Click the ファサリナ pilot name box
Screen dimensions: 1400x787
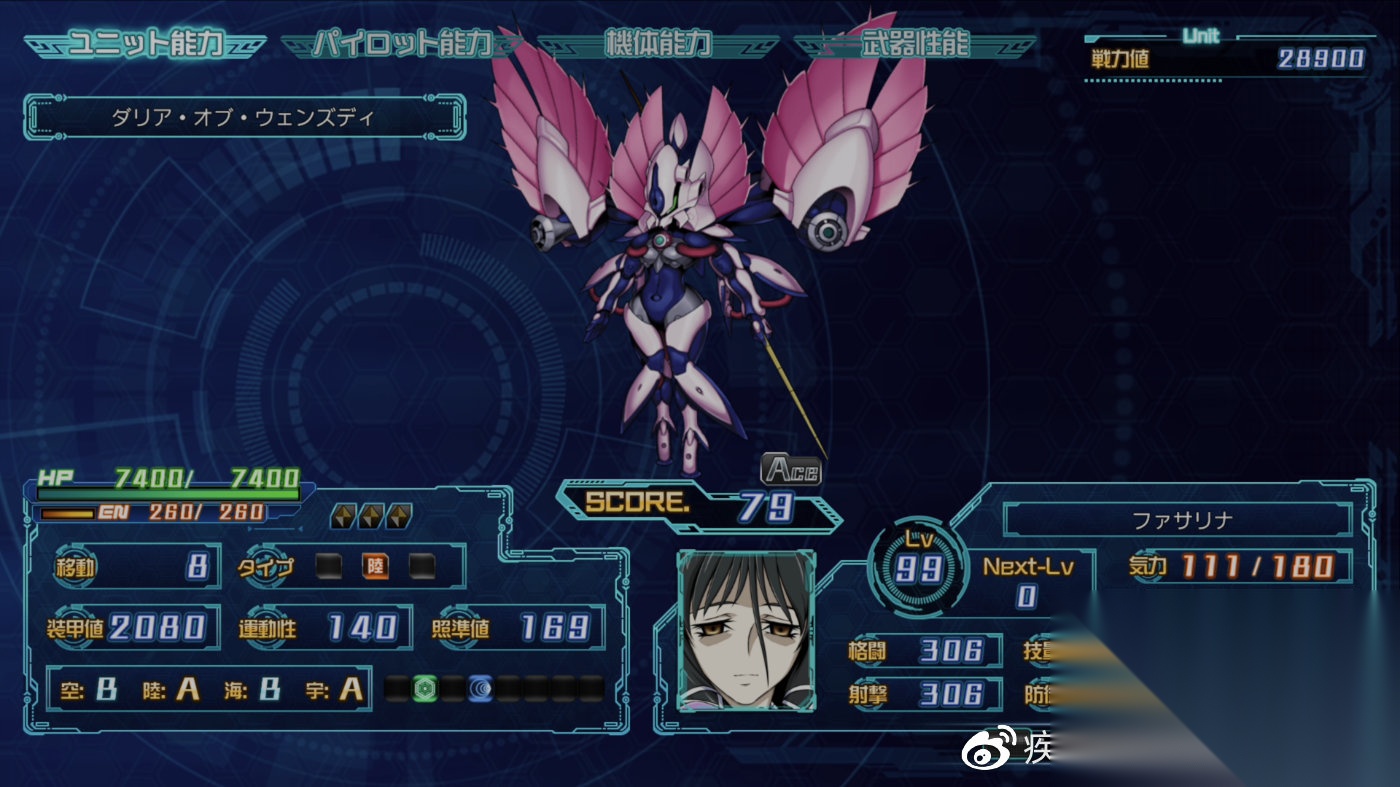[x=1176, y=520]
